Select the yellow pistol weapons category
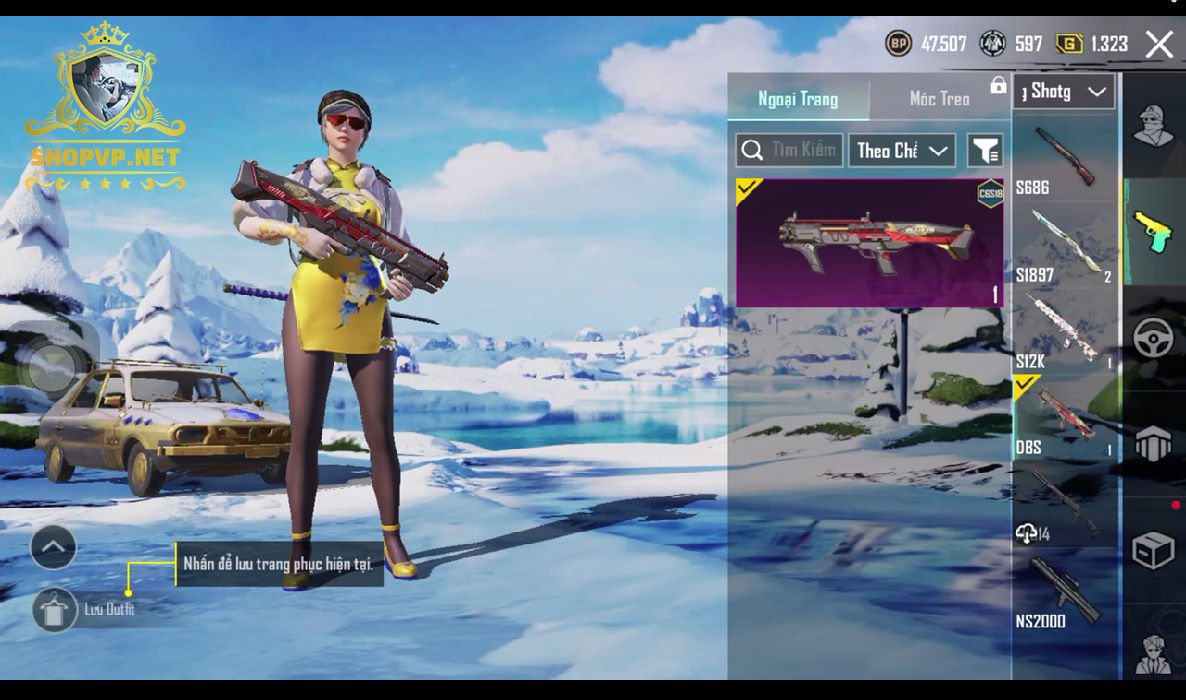1186x700 pixels. pos(1153,232)
